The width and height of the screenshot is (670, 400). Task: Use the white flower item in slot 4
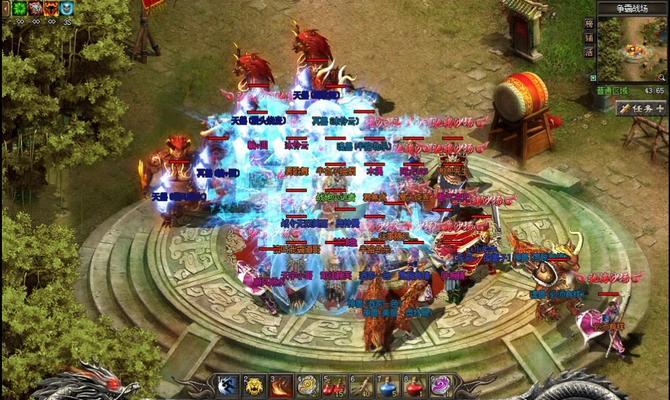[308, 386]
